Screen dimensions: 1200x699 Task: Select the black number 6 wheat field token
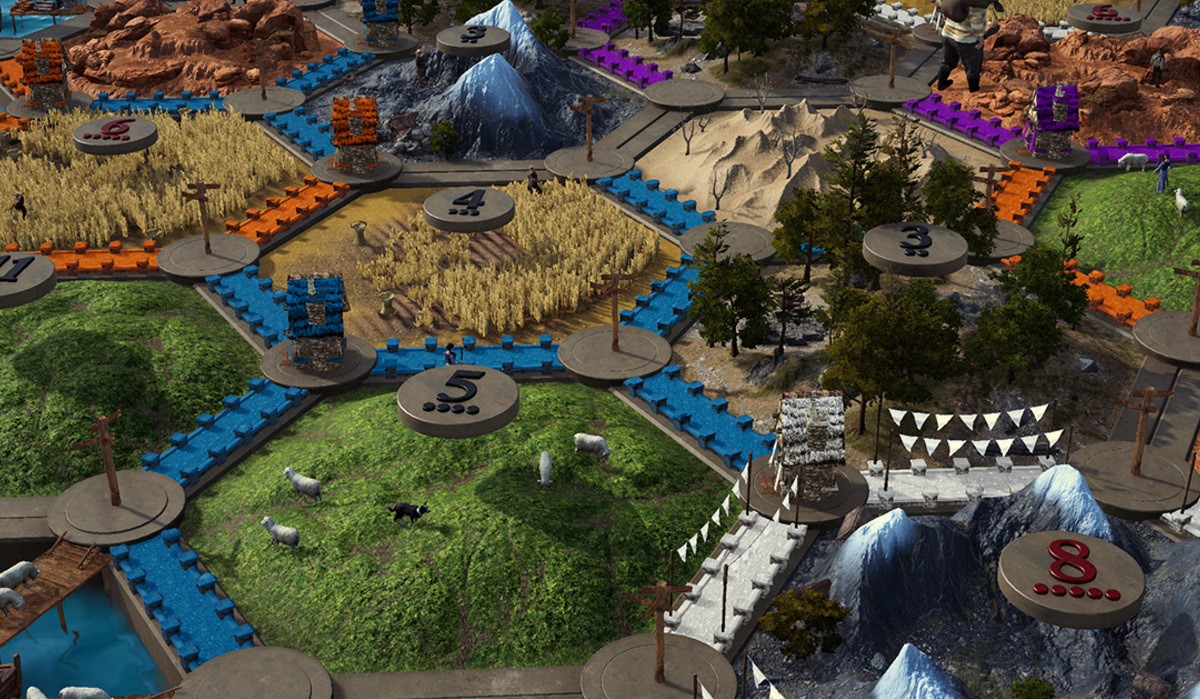(x=115, y=134)
